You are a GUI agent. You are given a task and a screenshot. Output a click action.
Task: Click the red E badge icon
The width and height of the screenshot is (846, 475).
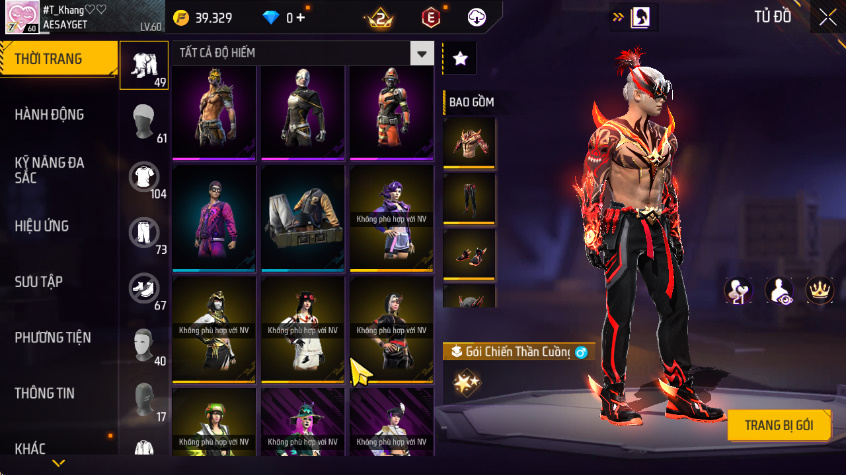click(x=430, y=17)
